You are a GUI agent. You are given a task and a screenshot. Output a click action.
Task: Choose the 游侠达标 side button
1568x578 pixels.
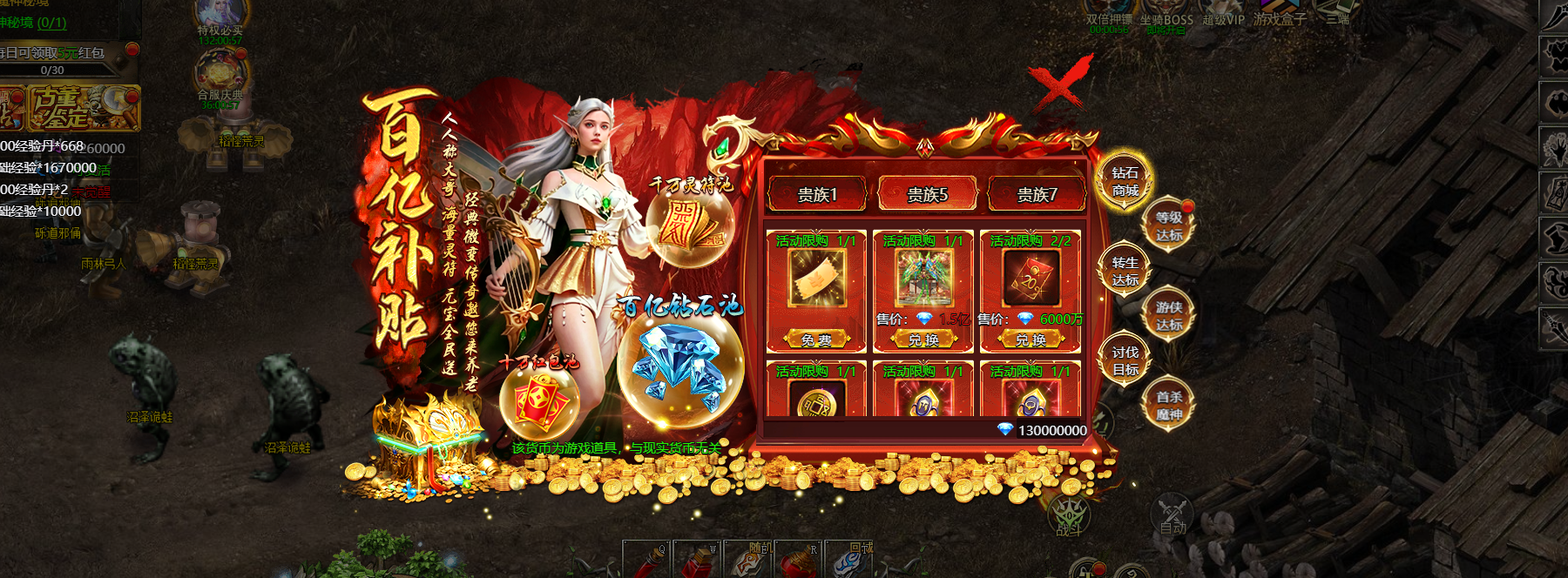1169,316
